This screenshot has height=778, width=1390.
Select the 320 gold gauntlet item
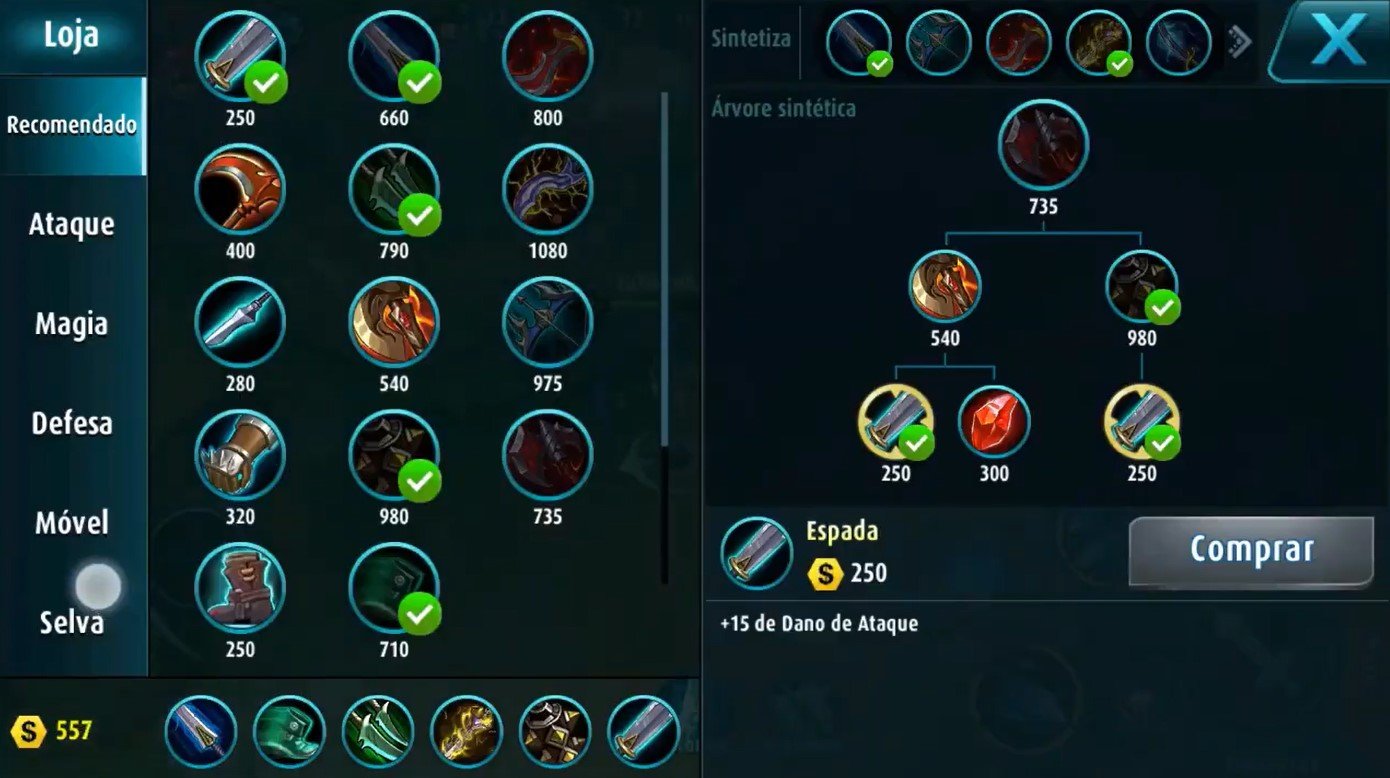240,454
